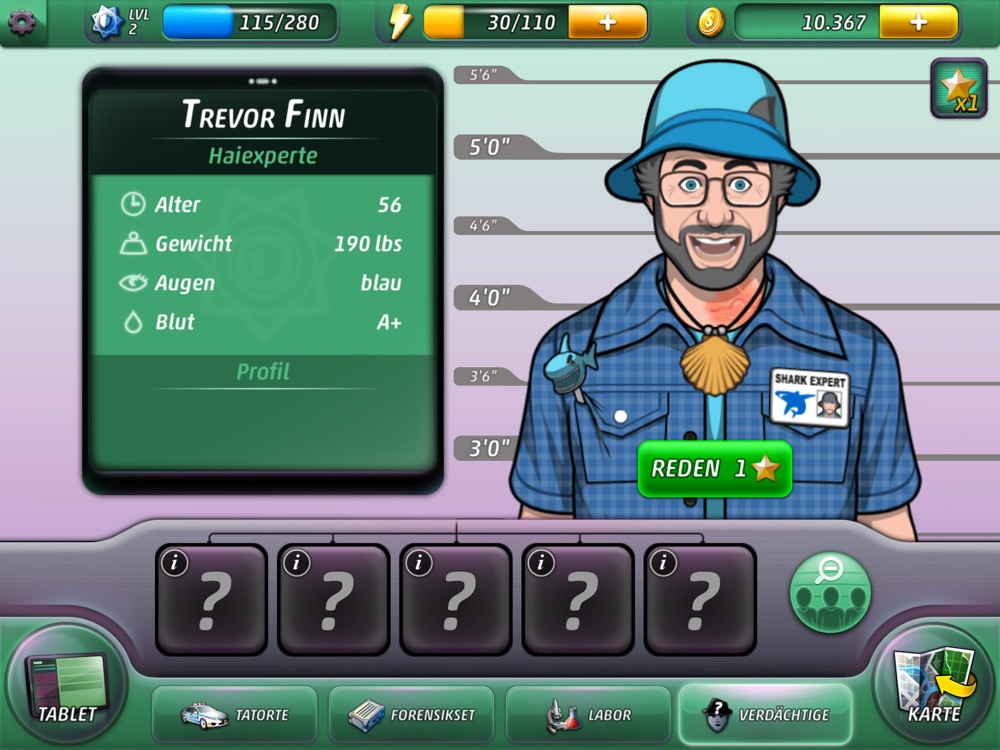Open the Tablet
1000x750 pixels.
pos(67,687)
